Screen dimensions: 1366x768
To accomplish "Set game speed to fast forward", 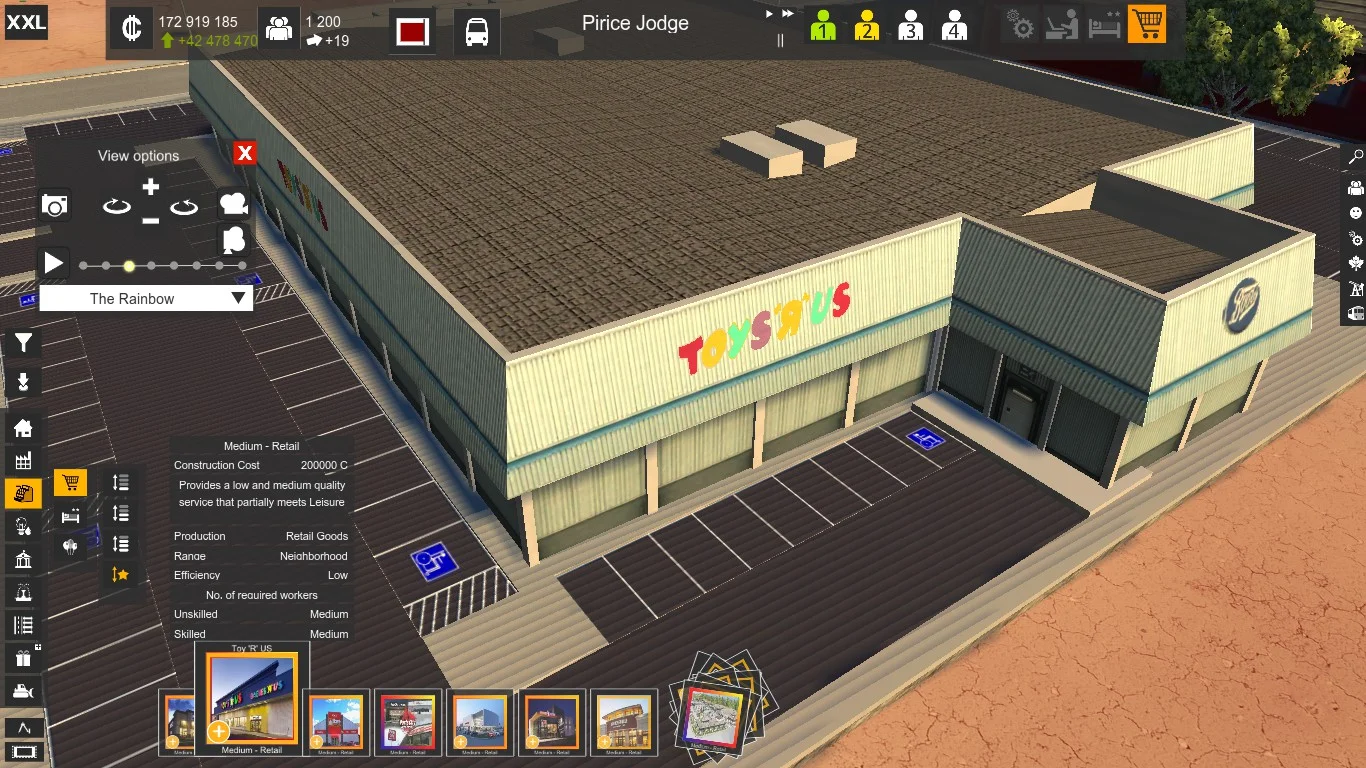I will coord(788,14).
